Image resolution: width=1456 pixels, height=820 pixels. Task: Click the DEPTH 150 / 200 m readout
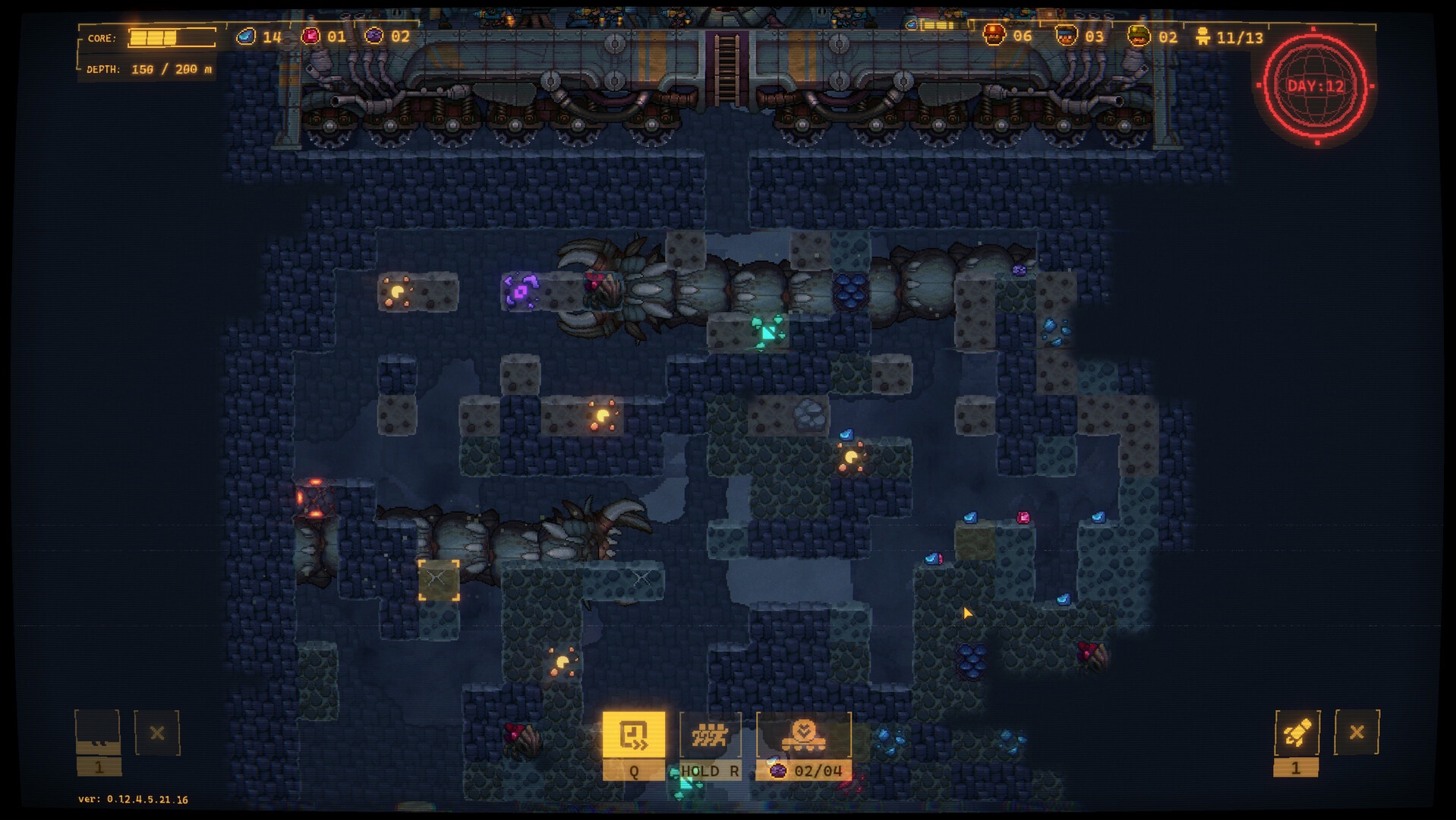click(150, 70)
